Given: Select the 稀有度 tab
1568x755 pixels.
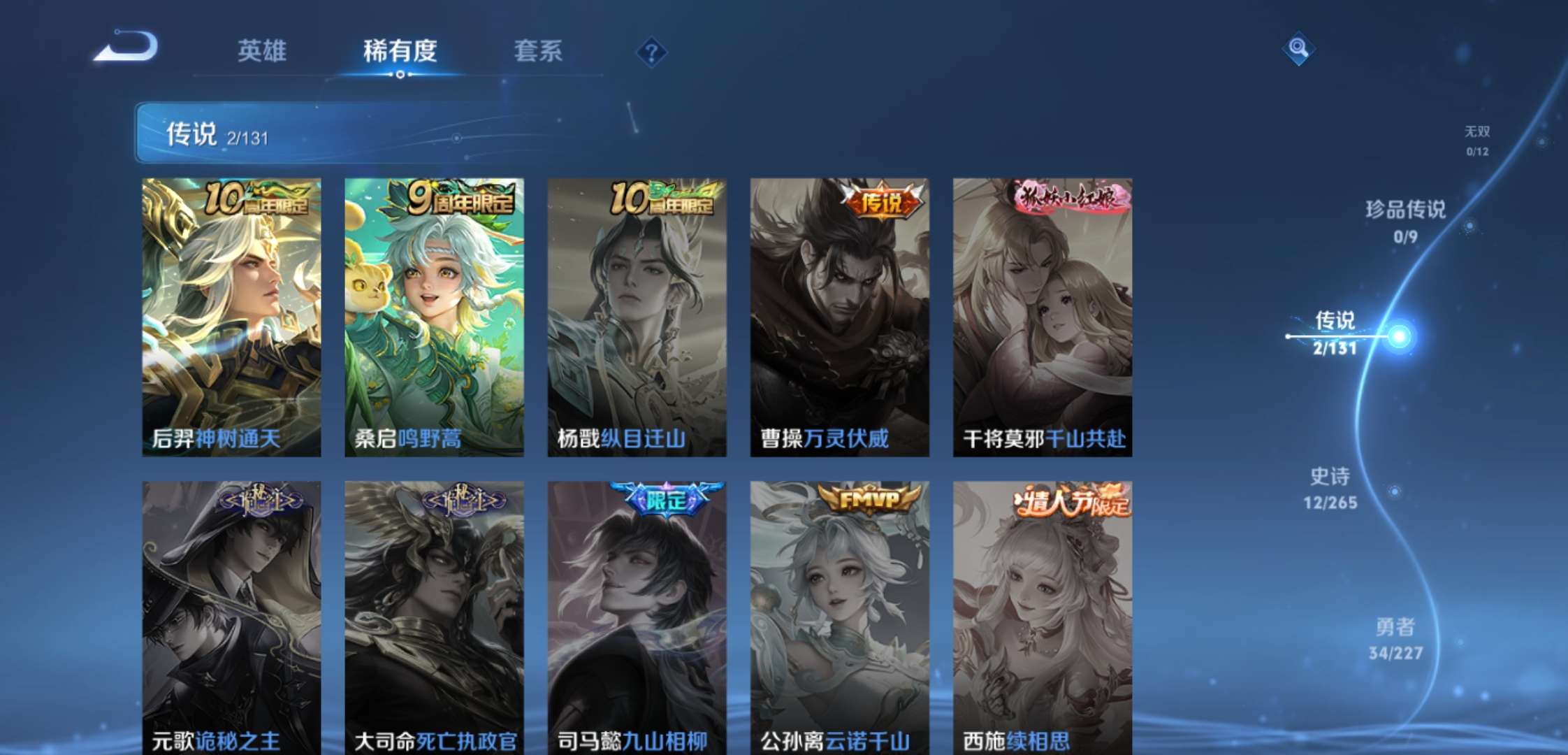Looking at the screenshot, I should point(400,52).
